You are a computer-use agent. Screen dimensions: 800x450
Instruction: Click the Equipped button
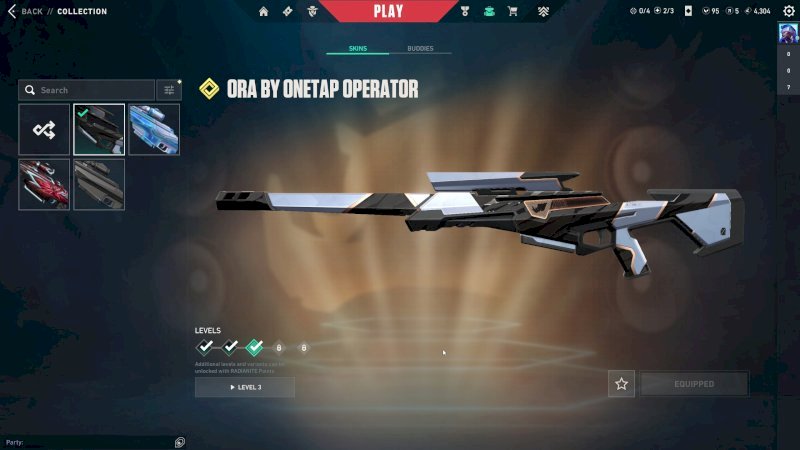tap(694, 384)
